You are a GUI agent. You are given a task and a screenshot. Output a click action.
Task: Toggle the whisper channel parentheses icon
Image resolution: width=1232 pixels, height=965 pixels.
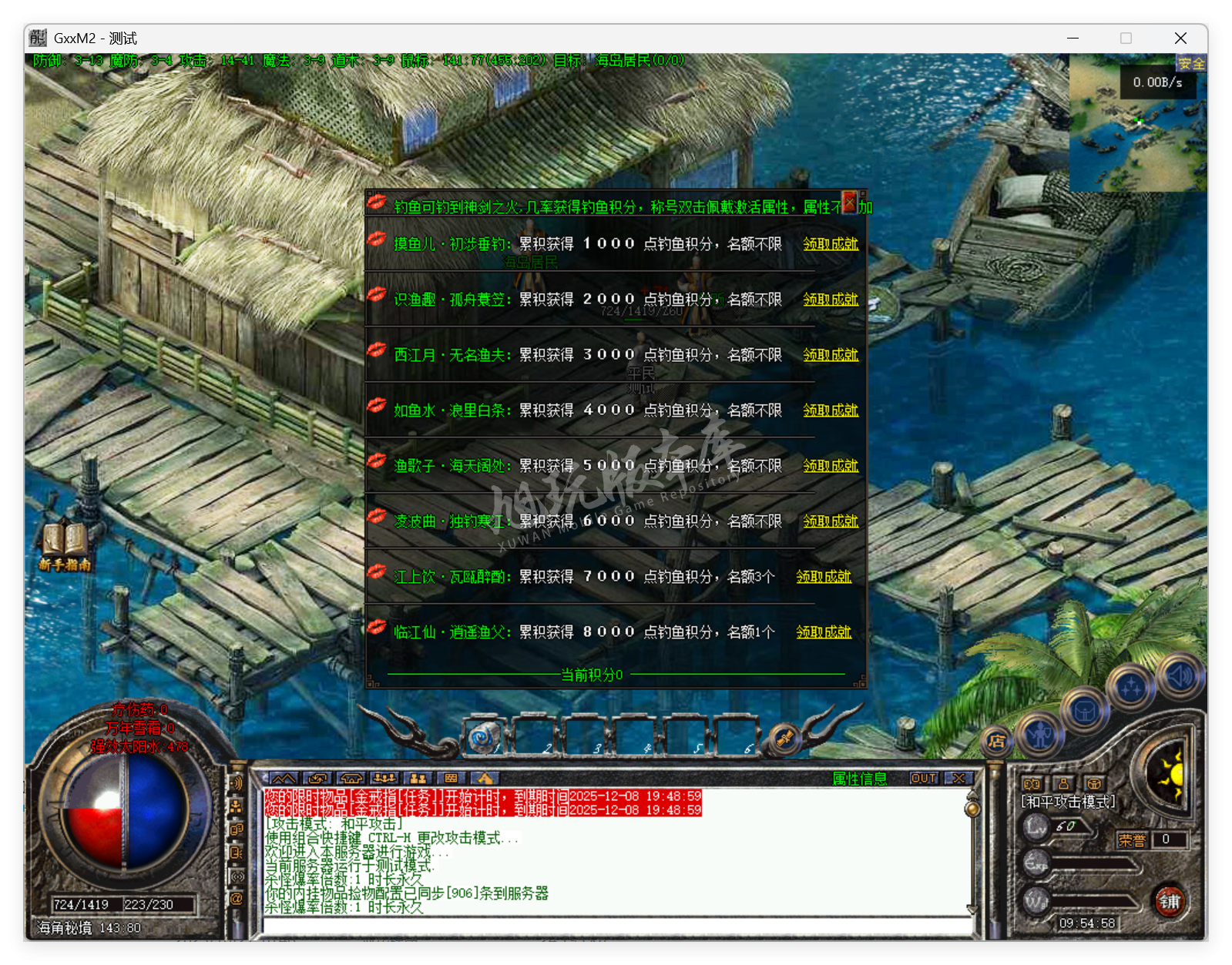237,875
